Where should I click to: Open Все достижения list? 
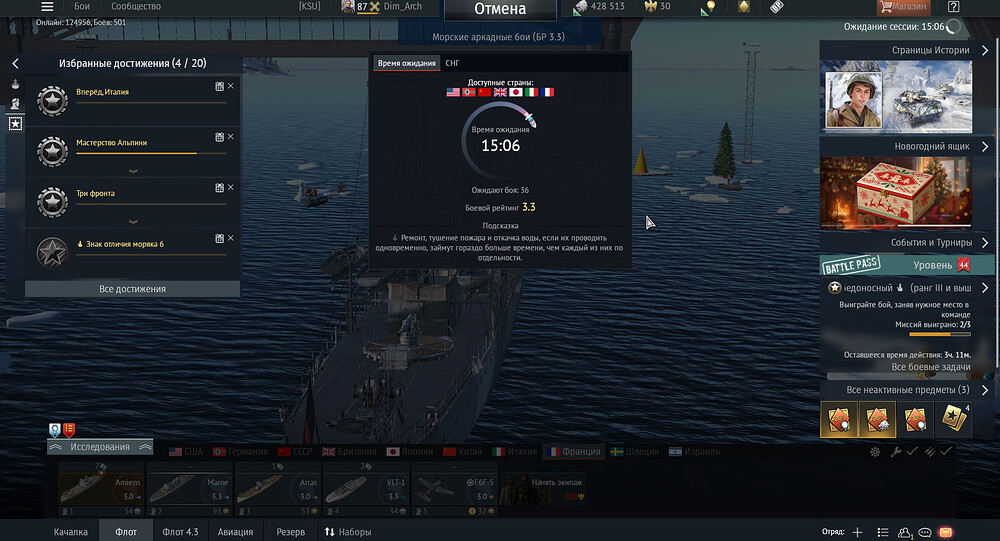(132, 289)
